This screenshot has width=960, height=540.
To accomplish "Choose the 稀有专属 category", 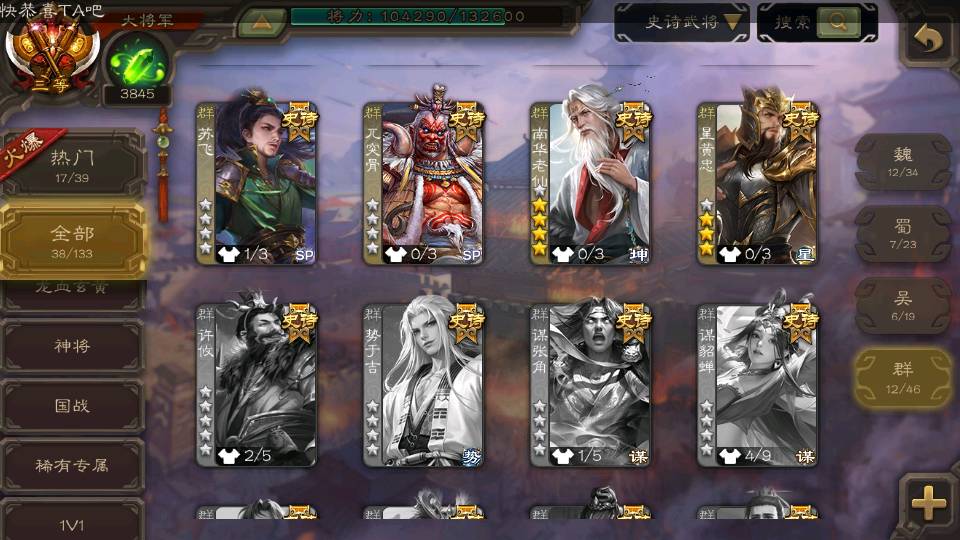I will pos(72,465).
